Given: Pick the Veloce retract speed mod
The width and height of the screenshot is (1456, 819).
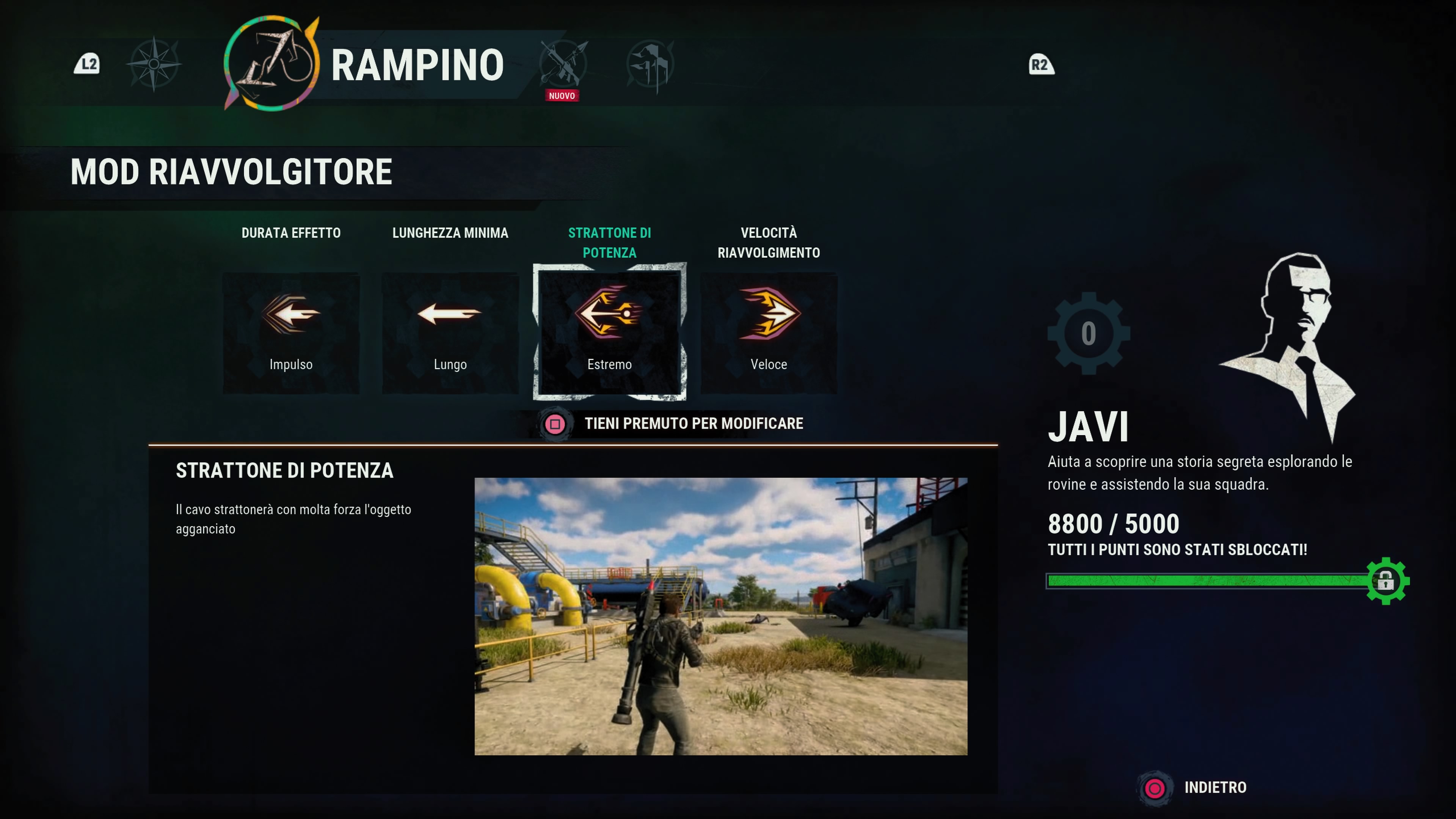Looking at the screenshot, I should pos(769,333).
